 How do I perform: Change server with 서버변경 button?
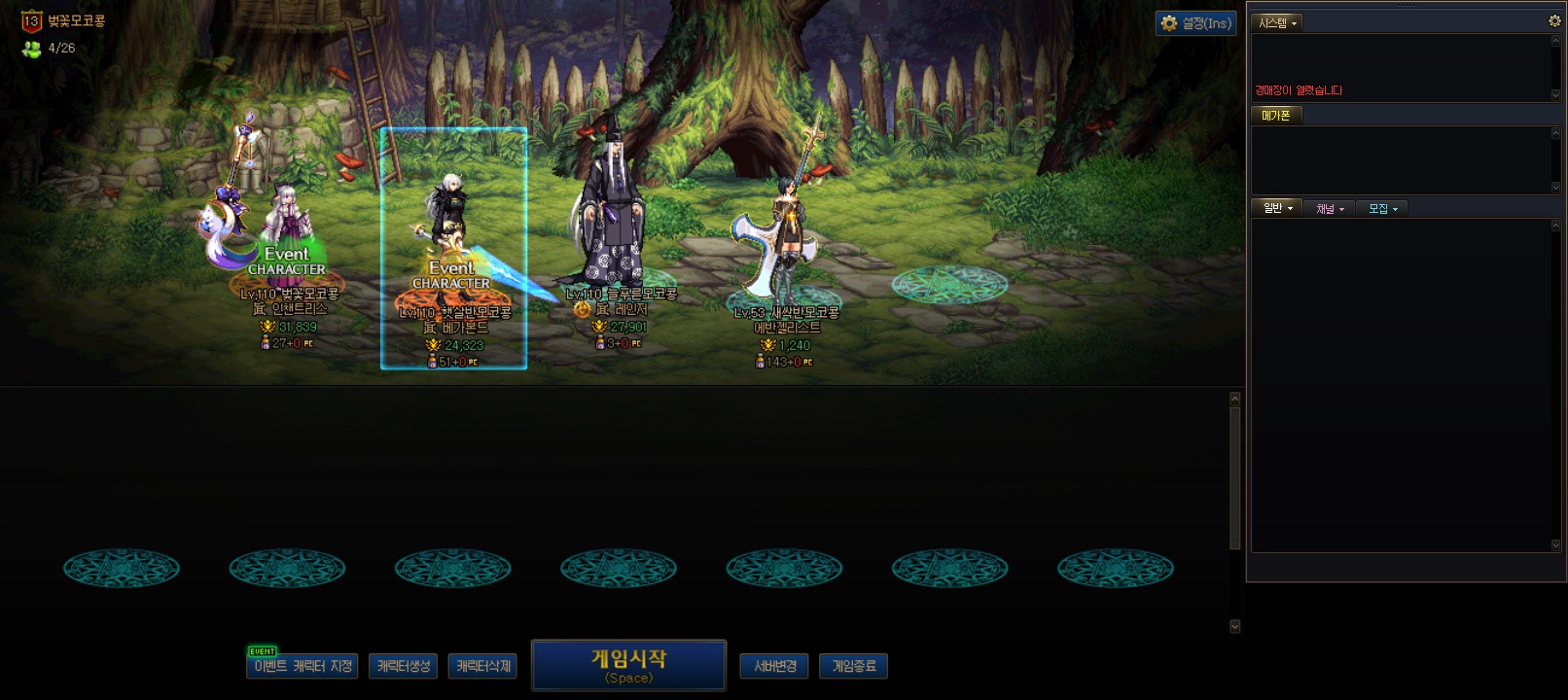774,666
